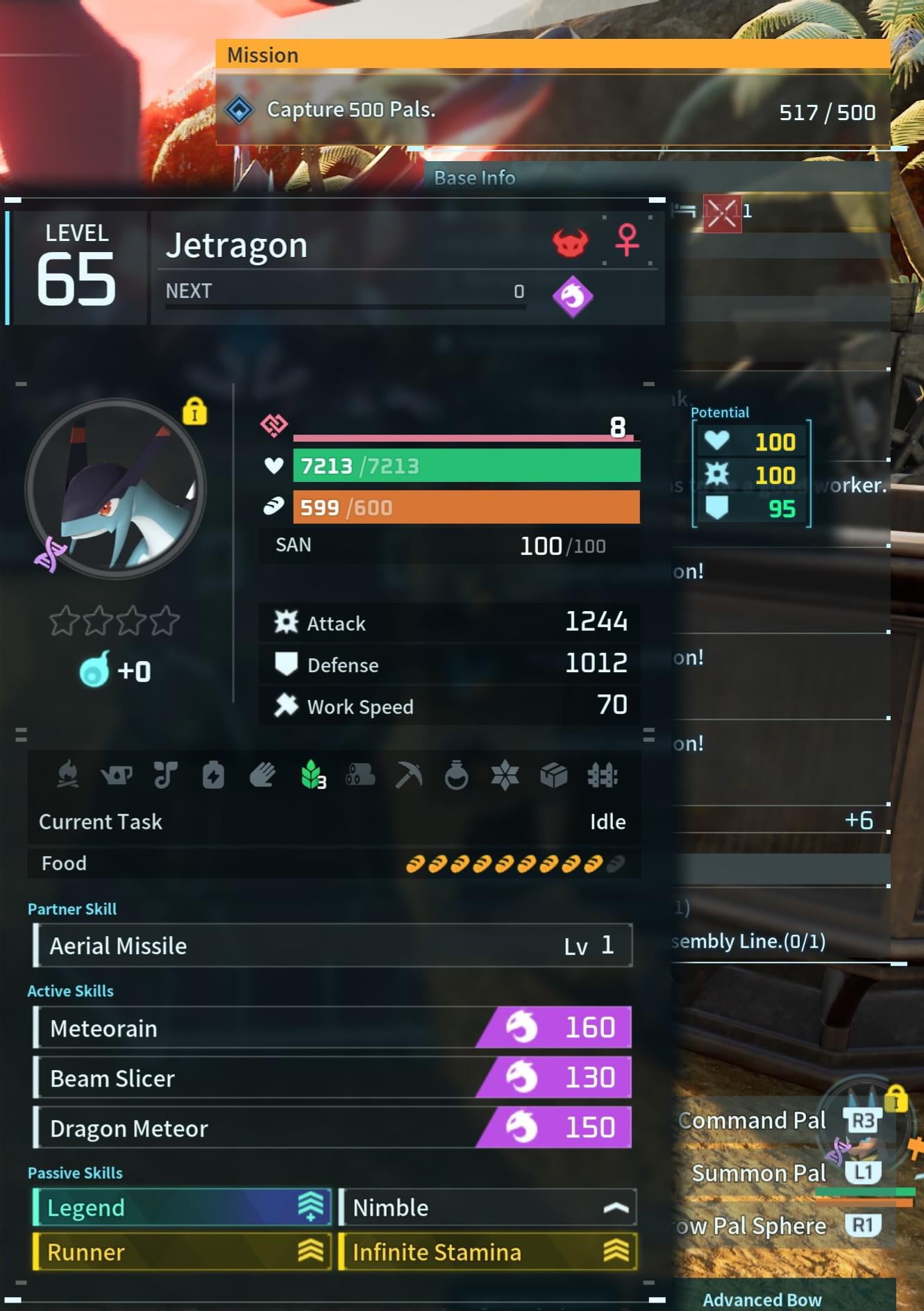Click the green planting work suitability icon
This screenshot has width=924, height=1311.
312,774
